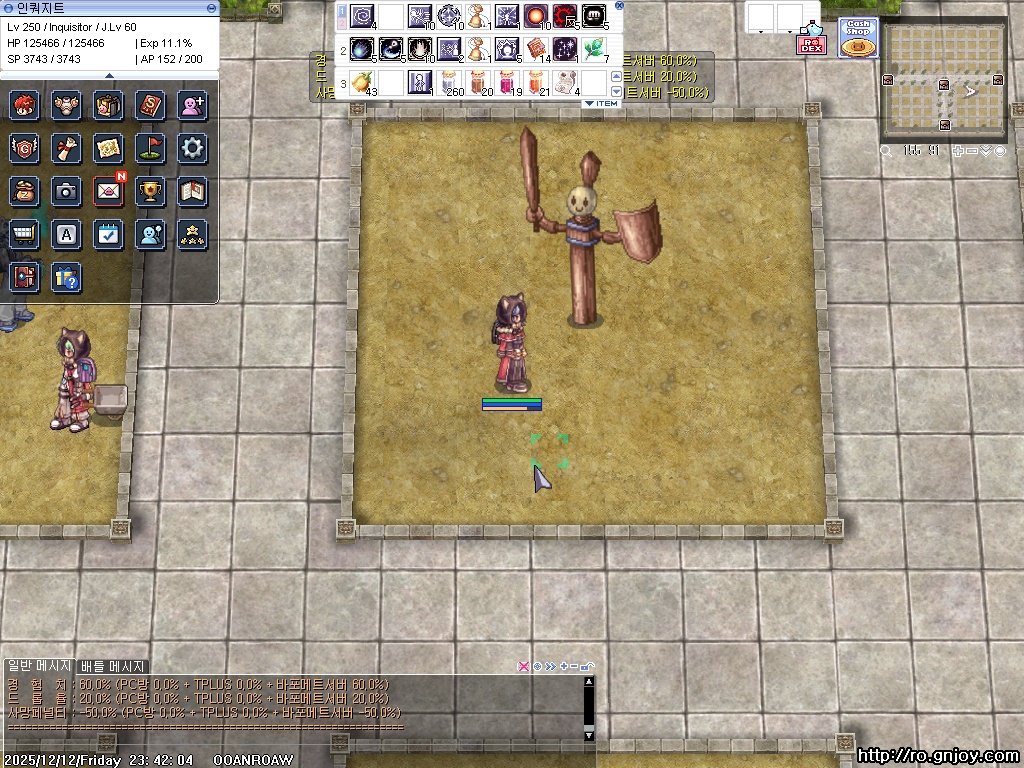Open the golden trophy achievements icon
Viewport: 1024px width, 768px height.
point(150,190)
